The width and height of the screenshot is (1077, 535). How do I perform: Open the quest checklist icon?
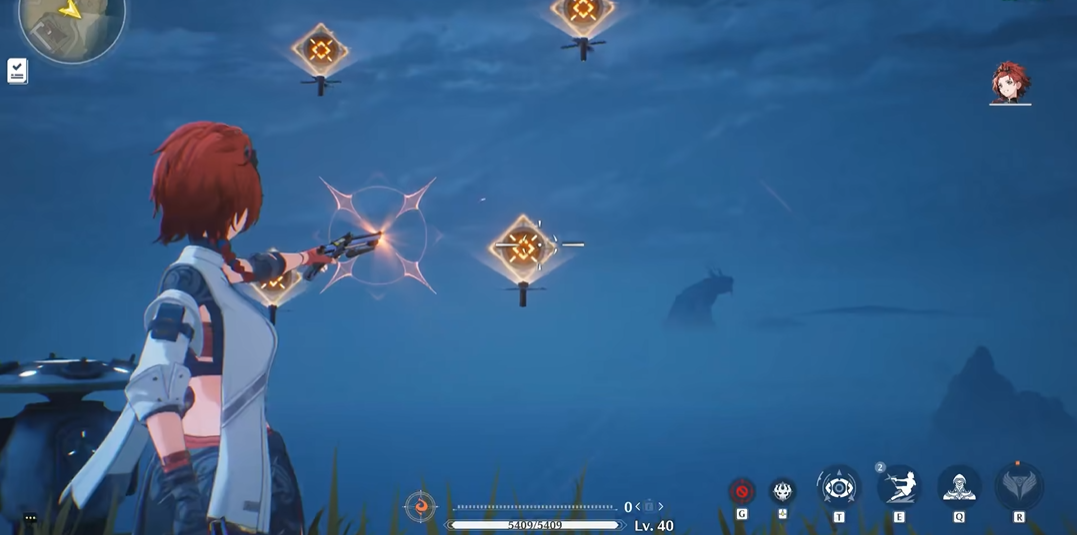tap(17, 70)
